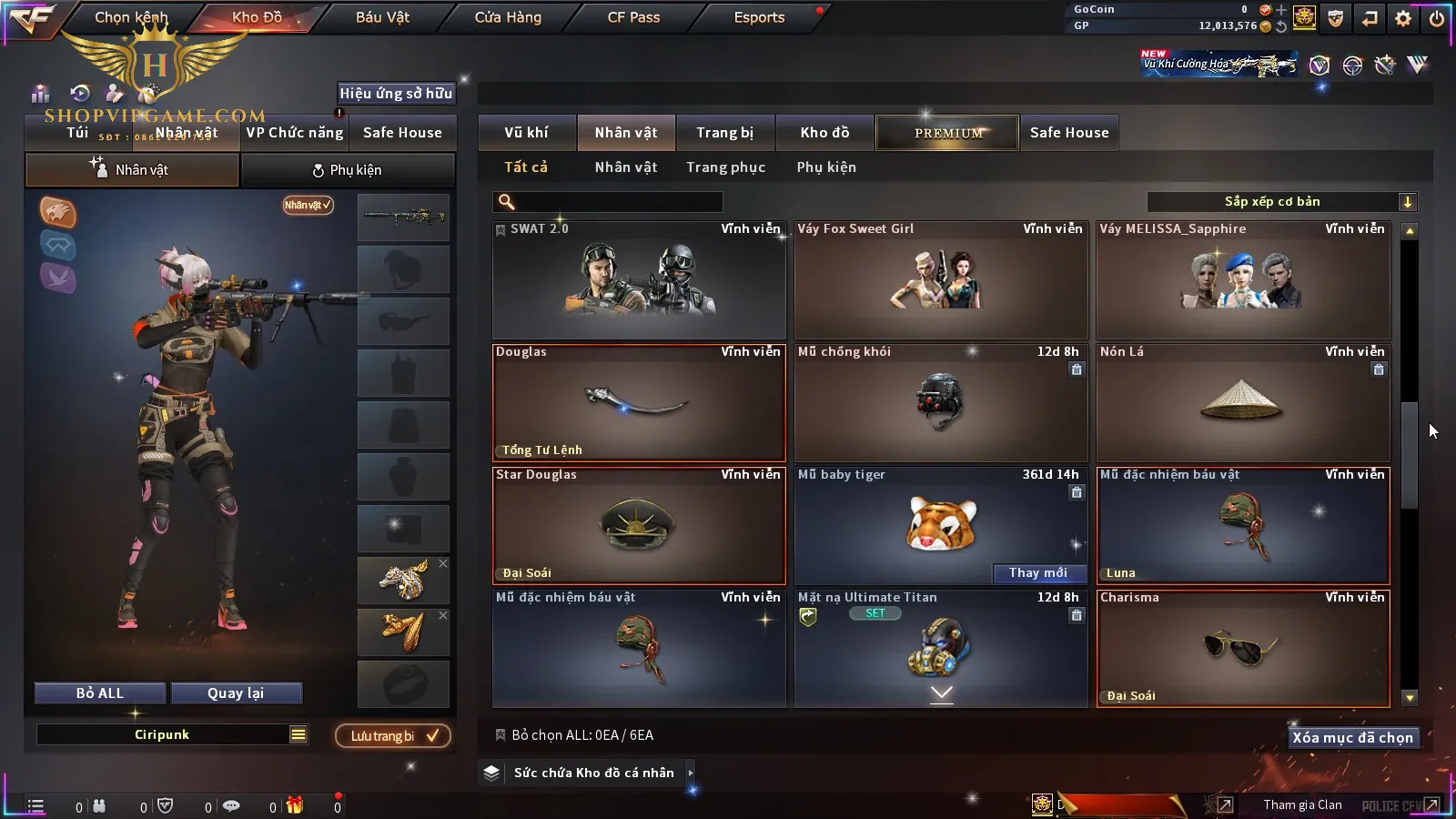This screenshot has width=1456, height=819.
Task: Switch to the Phụ kiện loadout tab
Action: point(348,170)
